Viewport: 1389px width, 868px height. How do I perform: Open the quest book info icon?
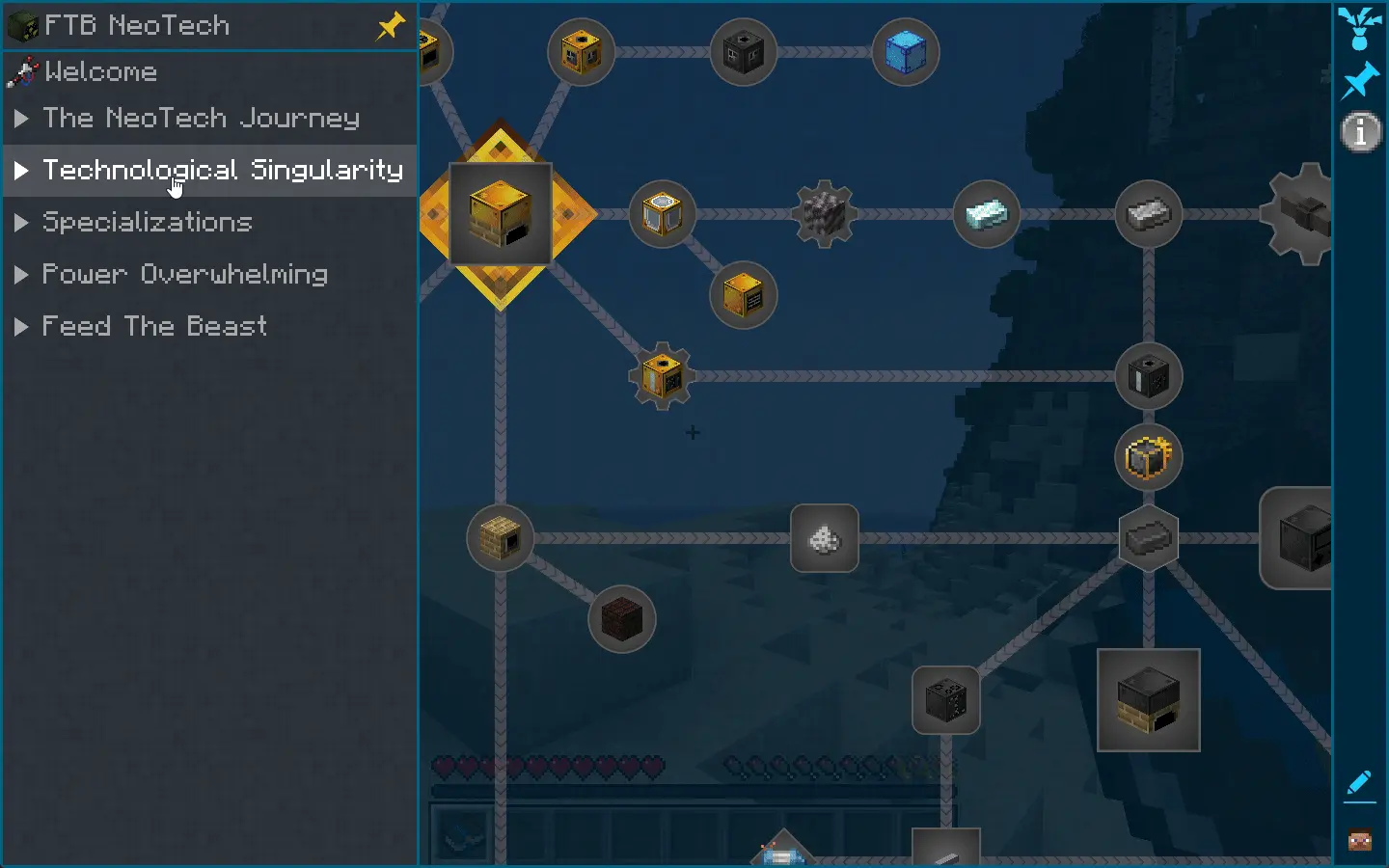[1360, 131]
